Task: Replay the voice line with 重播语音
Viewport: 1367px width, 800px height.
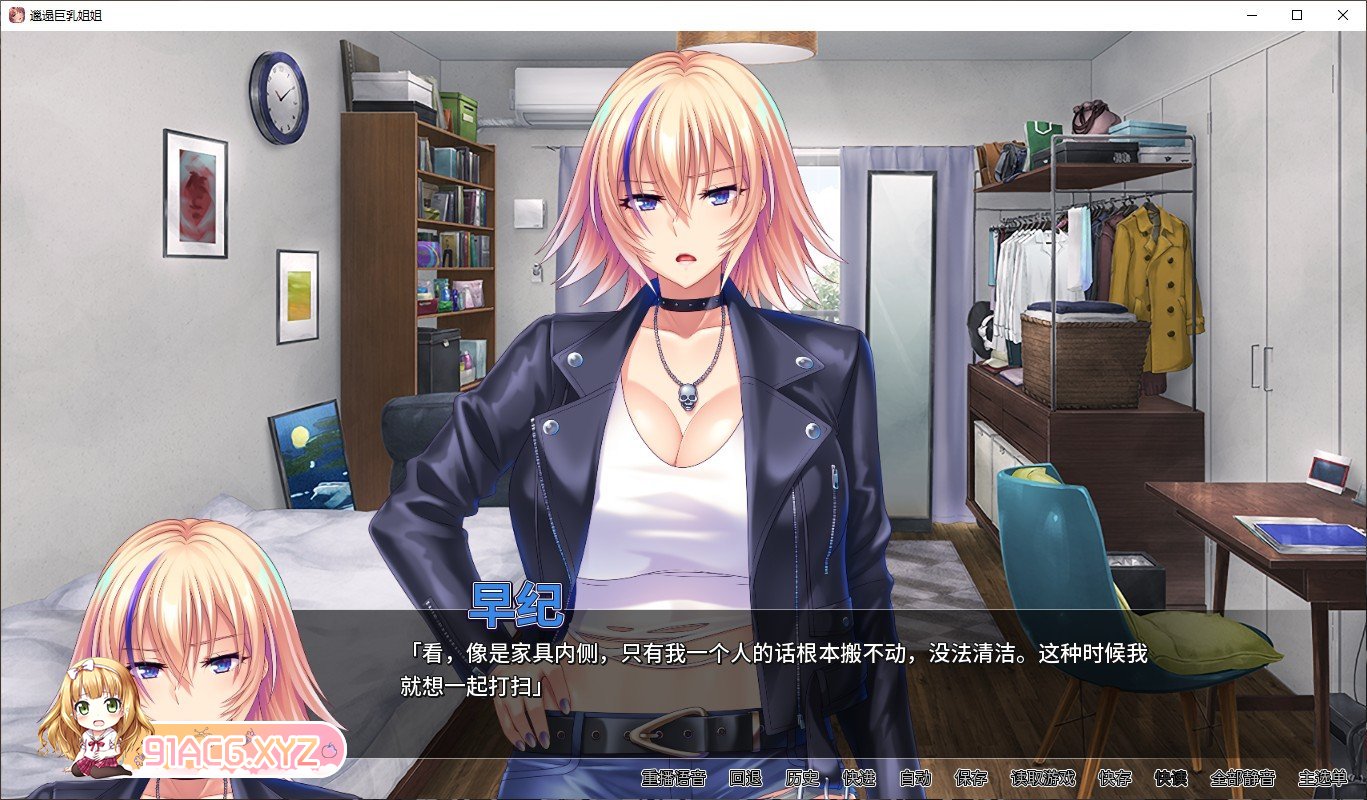Action: [674, 778]
